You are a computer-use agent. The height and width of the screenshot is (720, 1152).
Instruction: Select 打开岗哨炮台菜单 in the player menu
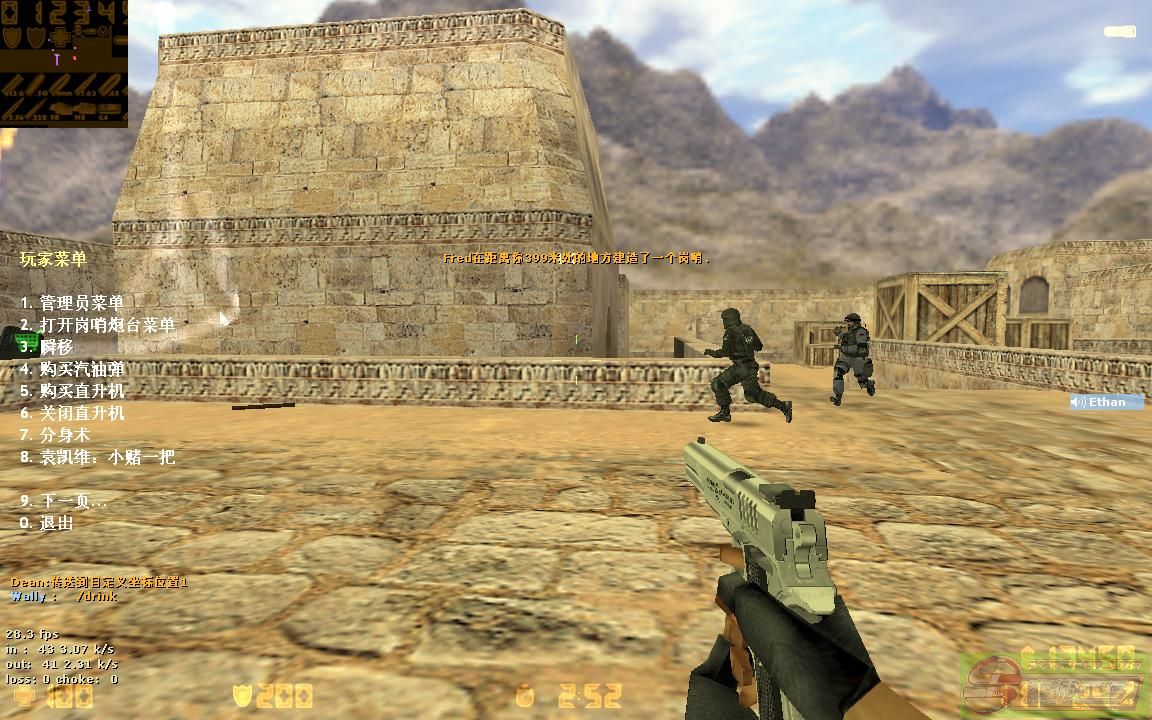pyautogui.click(x=97, y=325)
